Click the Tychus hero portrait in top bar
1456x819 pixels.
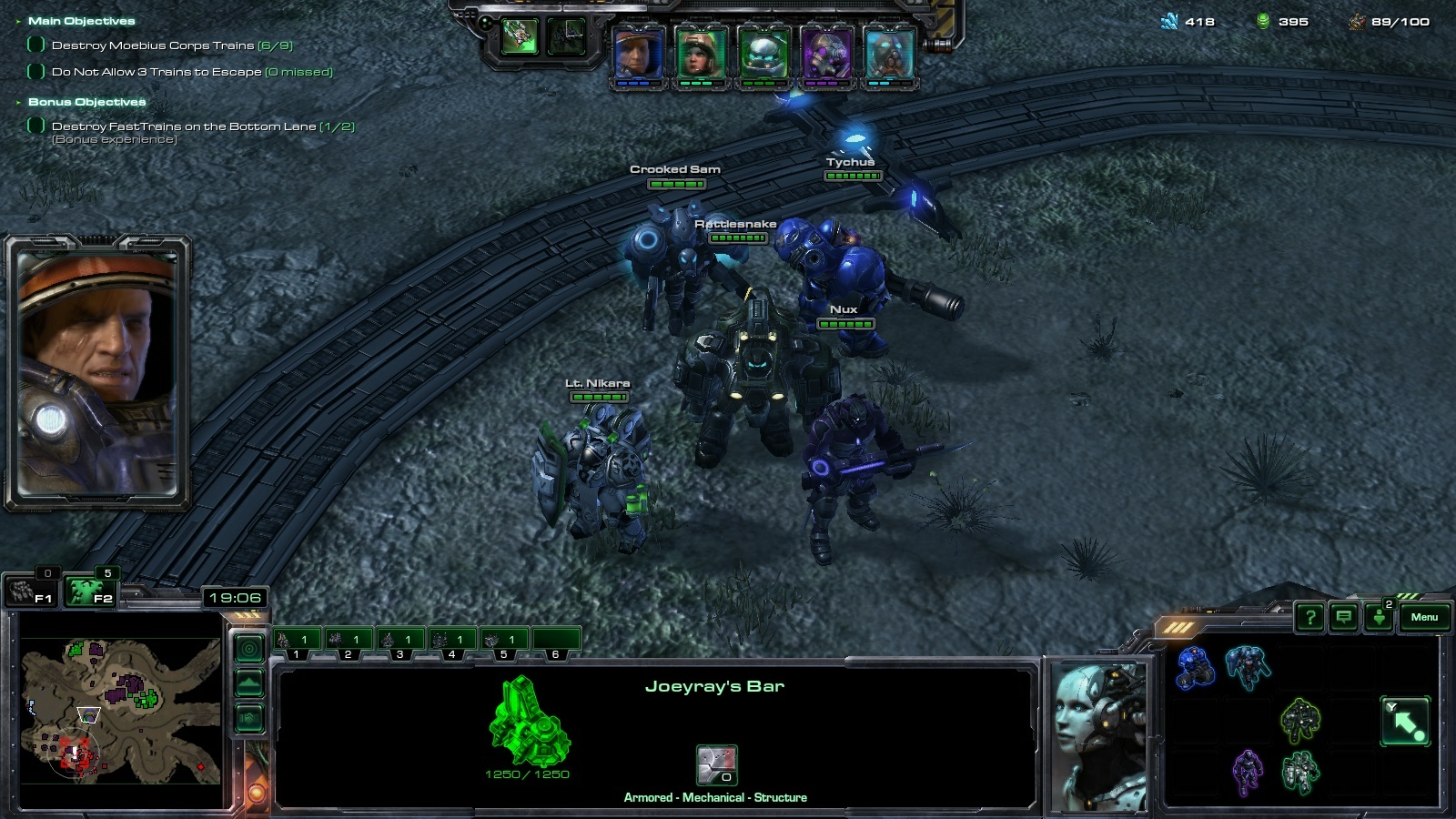[x=639, y=53]
